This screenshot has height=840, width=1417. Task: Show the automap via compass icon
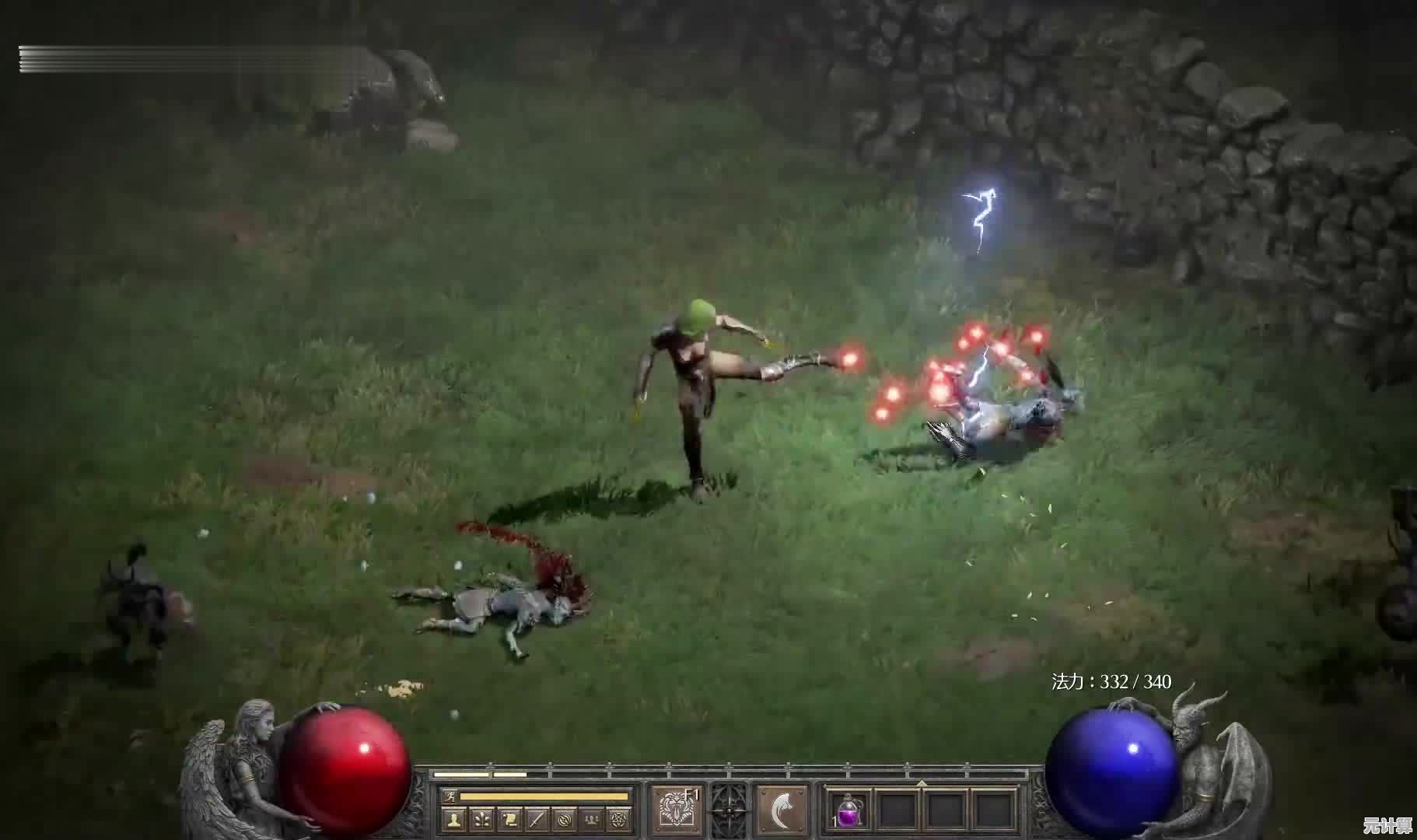click(565, 818)
